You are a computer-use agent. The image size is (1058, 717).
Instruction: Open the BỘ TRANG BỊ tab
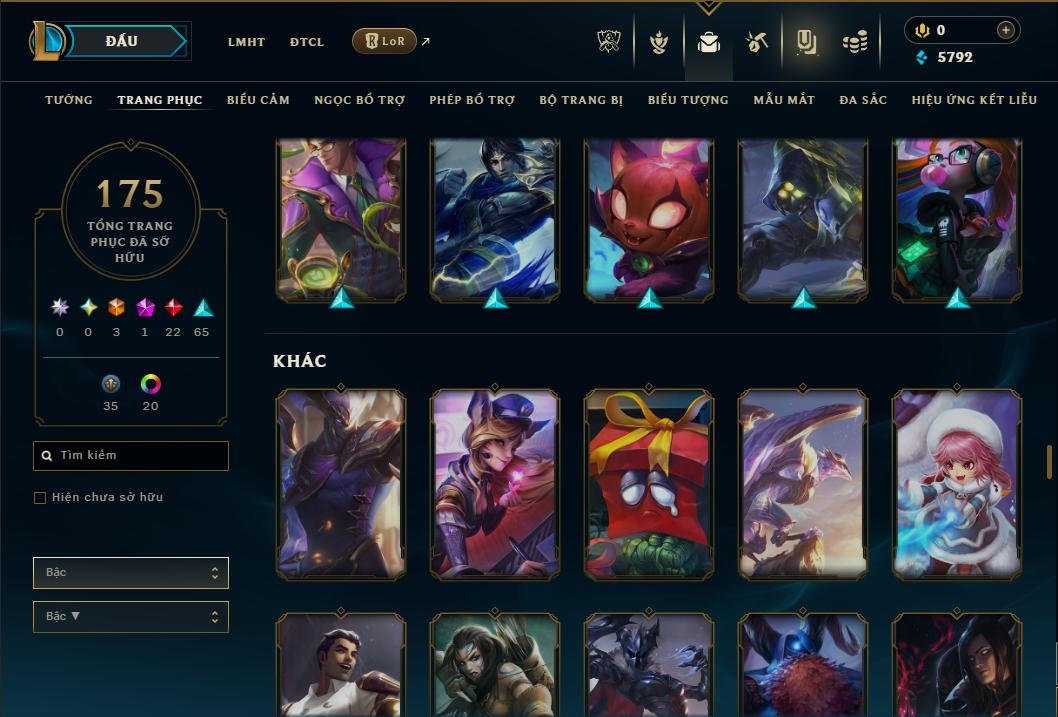(x=581, y=100)
